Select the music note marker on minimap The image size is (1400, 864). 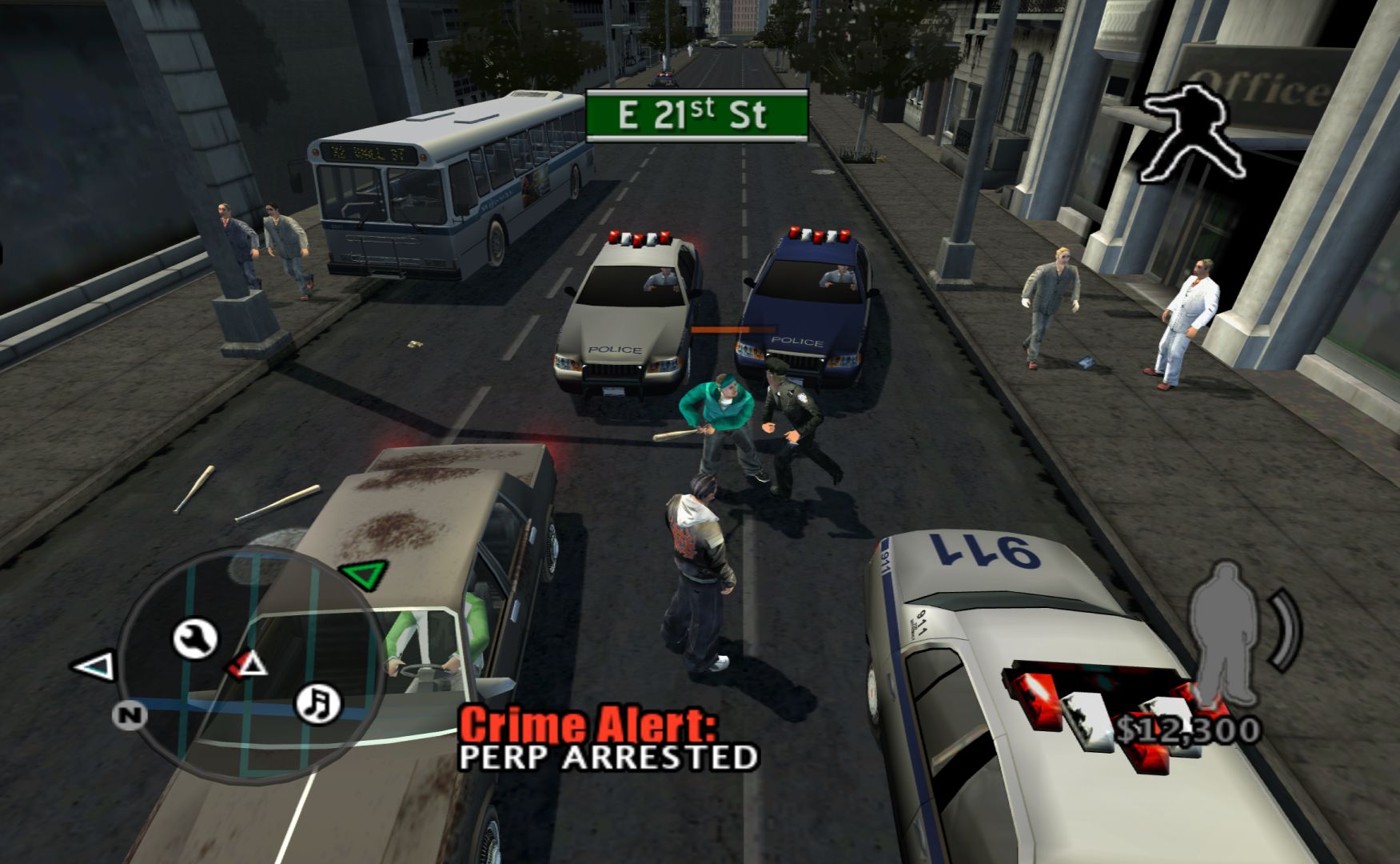318,703
